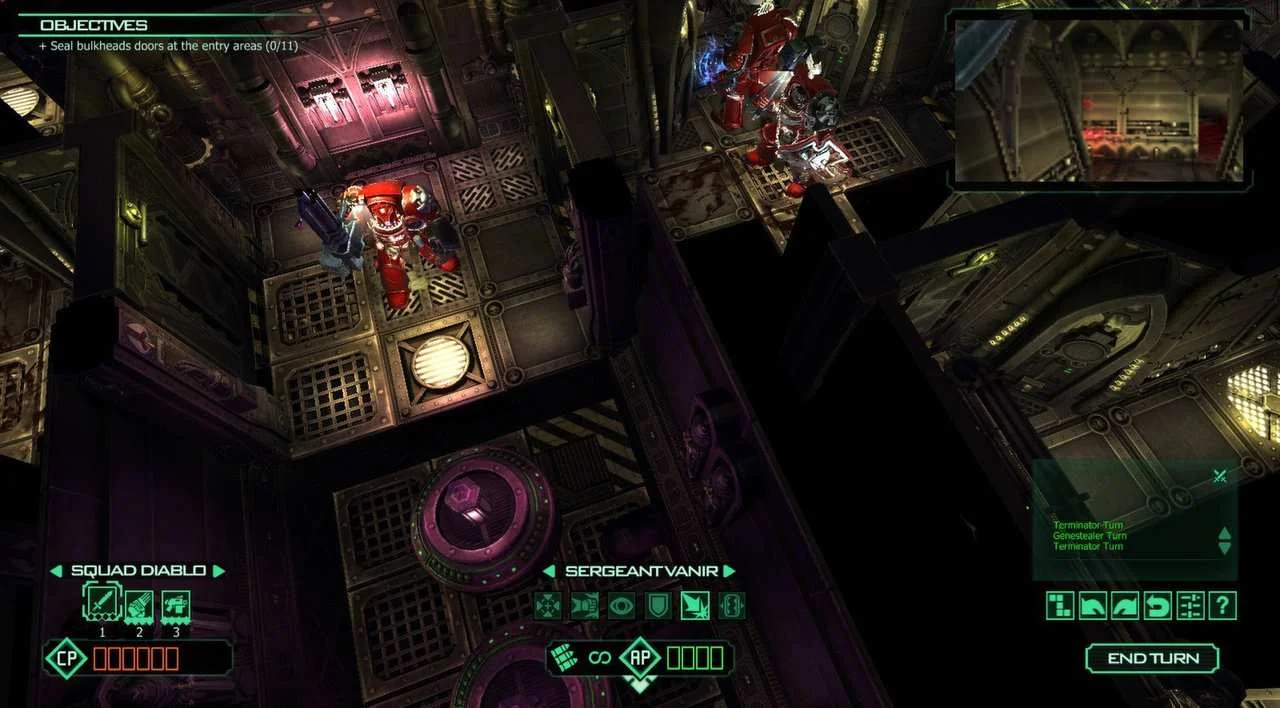Switch to the next squad after Squad Diablo
The image size is (1280, 708).
219,571
